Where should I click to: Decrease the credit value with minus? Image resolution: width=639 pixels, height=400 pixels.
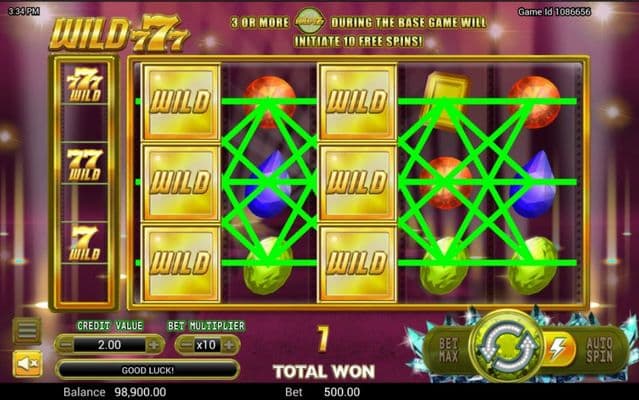tap(65, 344)
